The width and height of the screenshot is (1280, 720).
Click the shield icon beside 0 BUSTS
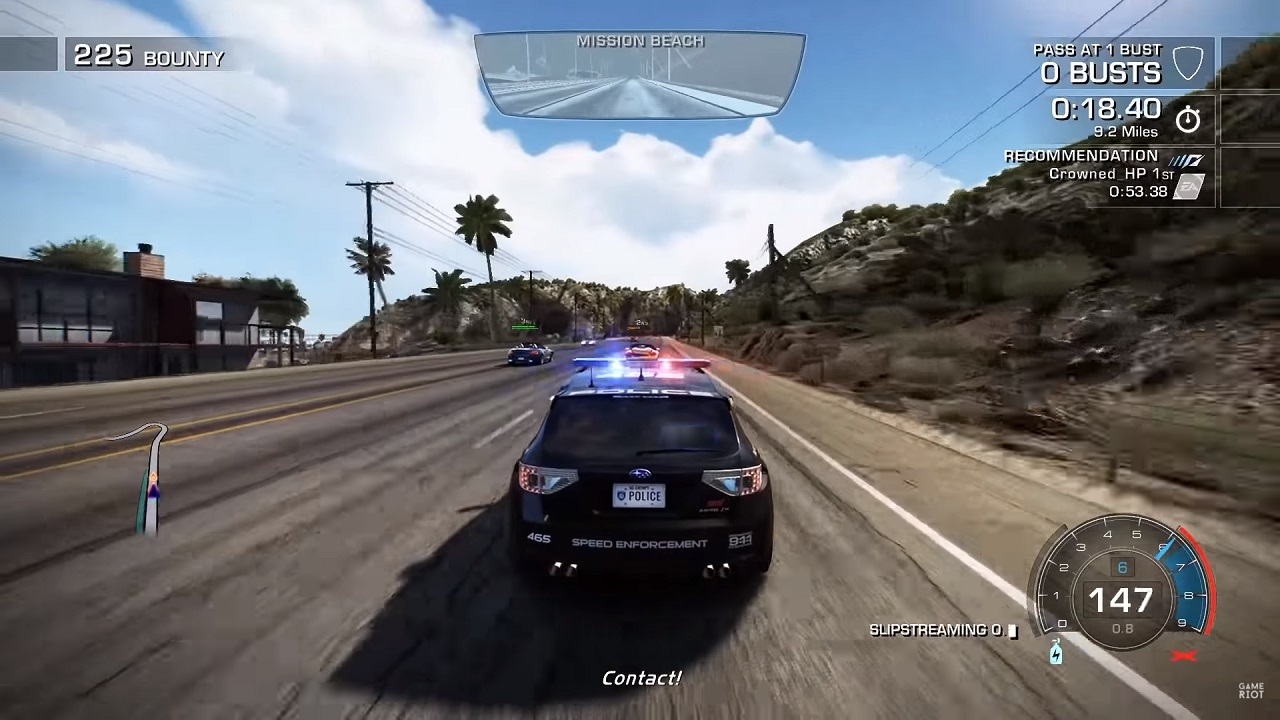1189,62
